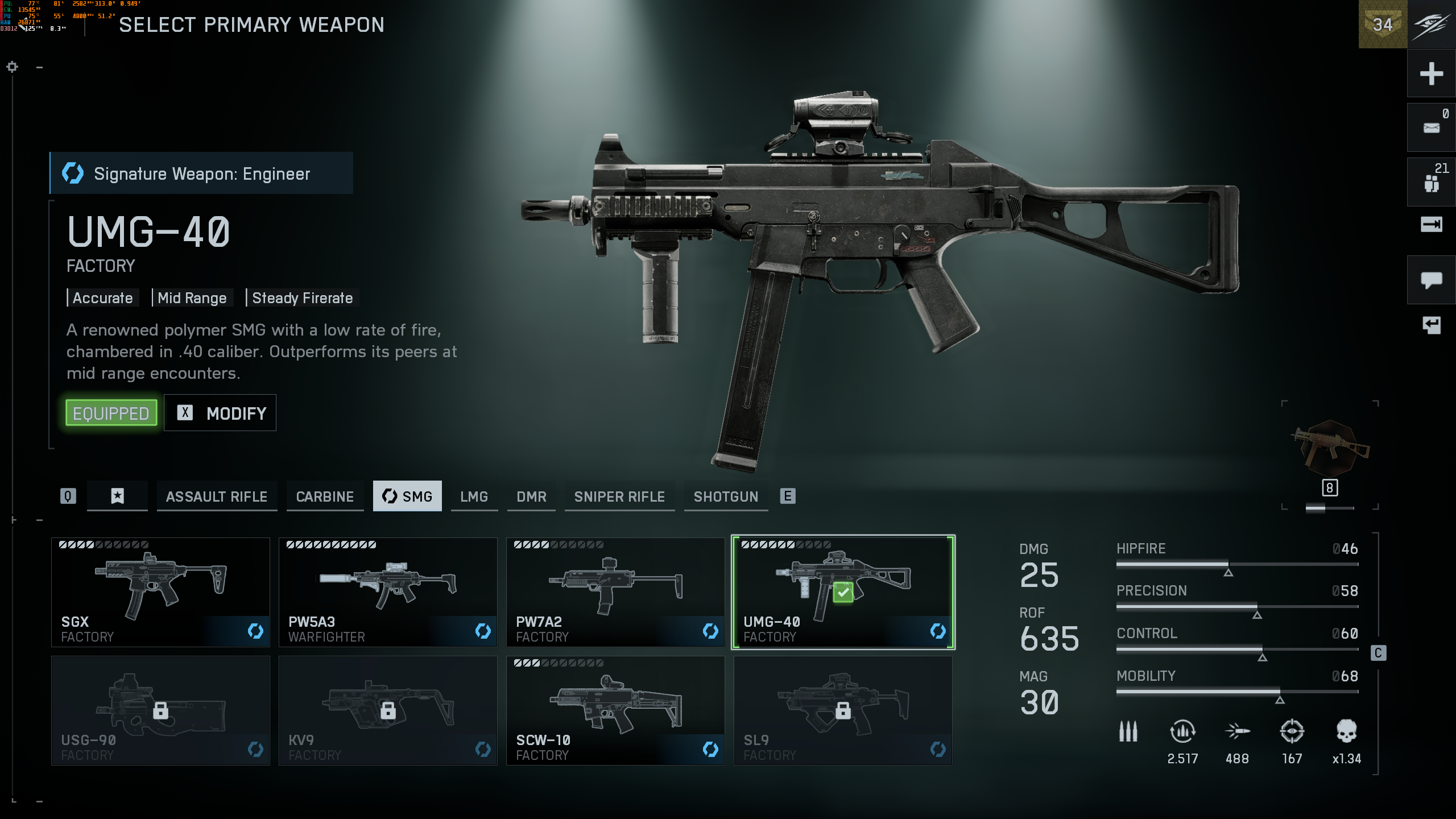Open the favorites star tab
1456x819 pixels.
(117, 497)
